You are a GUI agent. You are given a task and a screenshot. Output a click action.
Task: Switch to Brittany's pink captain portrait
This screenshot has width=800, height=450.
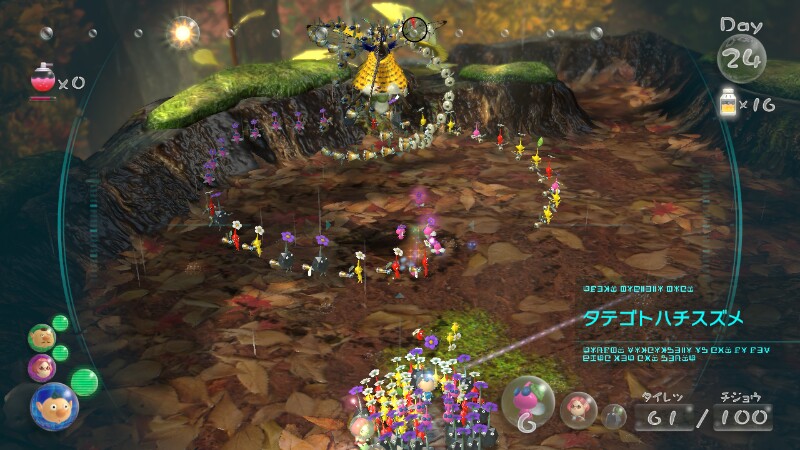click(42, 367)
